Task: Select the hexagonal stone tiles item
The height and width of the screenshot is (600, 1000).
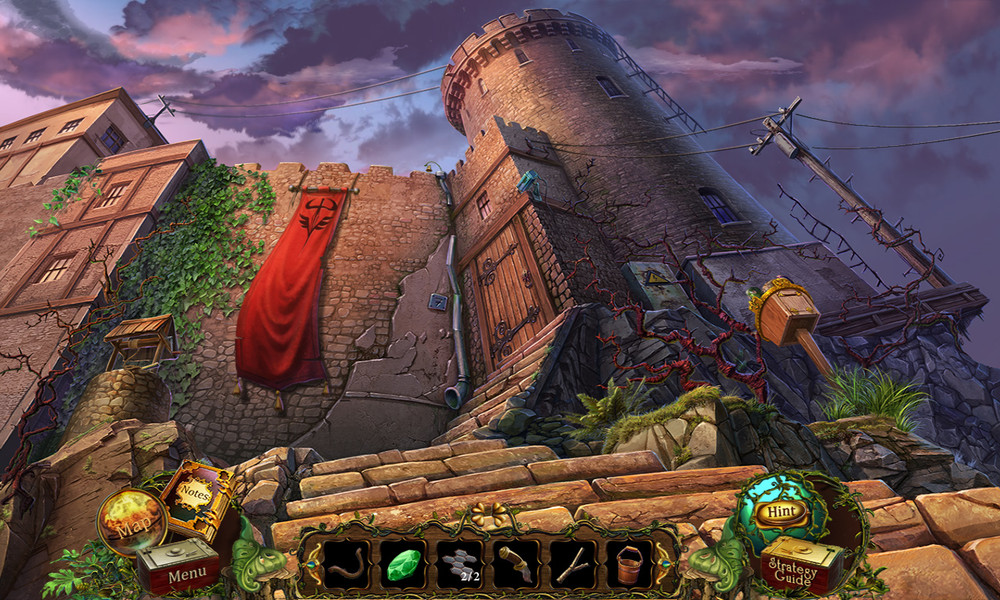Action: (x=460, y=564)
